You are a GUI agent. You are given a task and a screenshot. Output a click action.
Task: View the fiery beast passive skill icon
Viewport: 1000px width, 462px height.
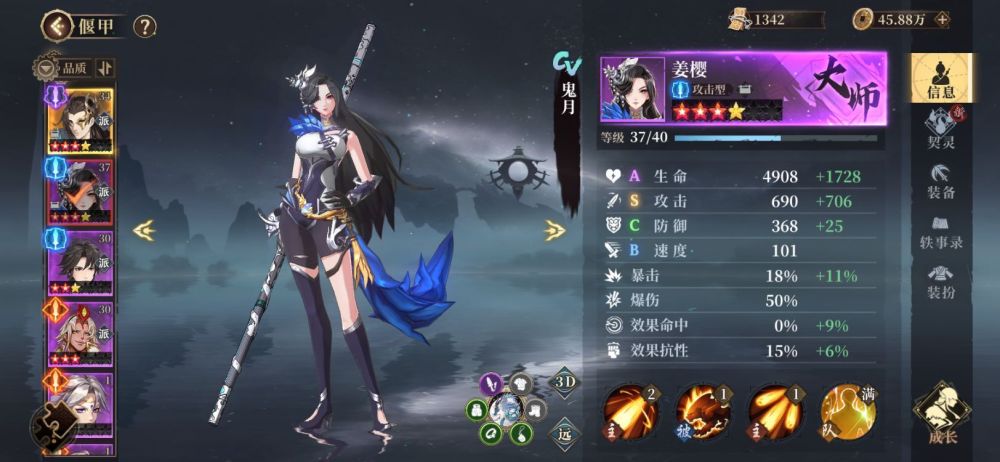704,409
